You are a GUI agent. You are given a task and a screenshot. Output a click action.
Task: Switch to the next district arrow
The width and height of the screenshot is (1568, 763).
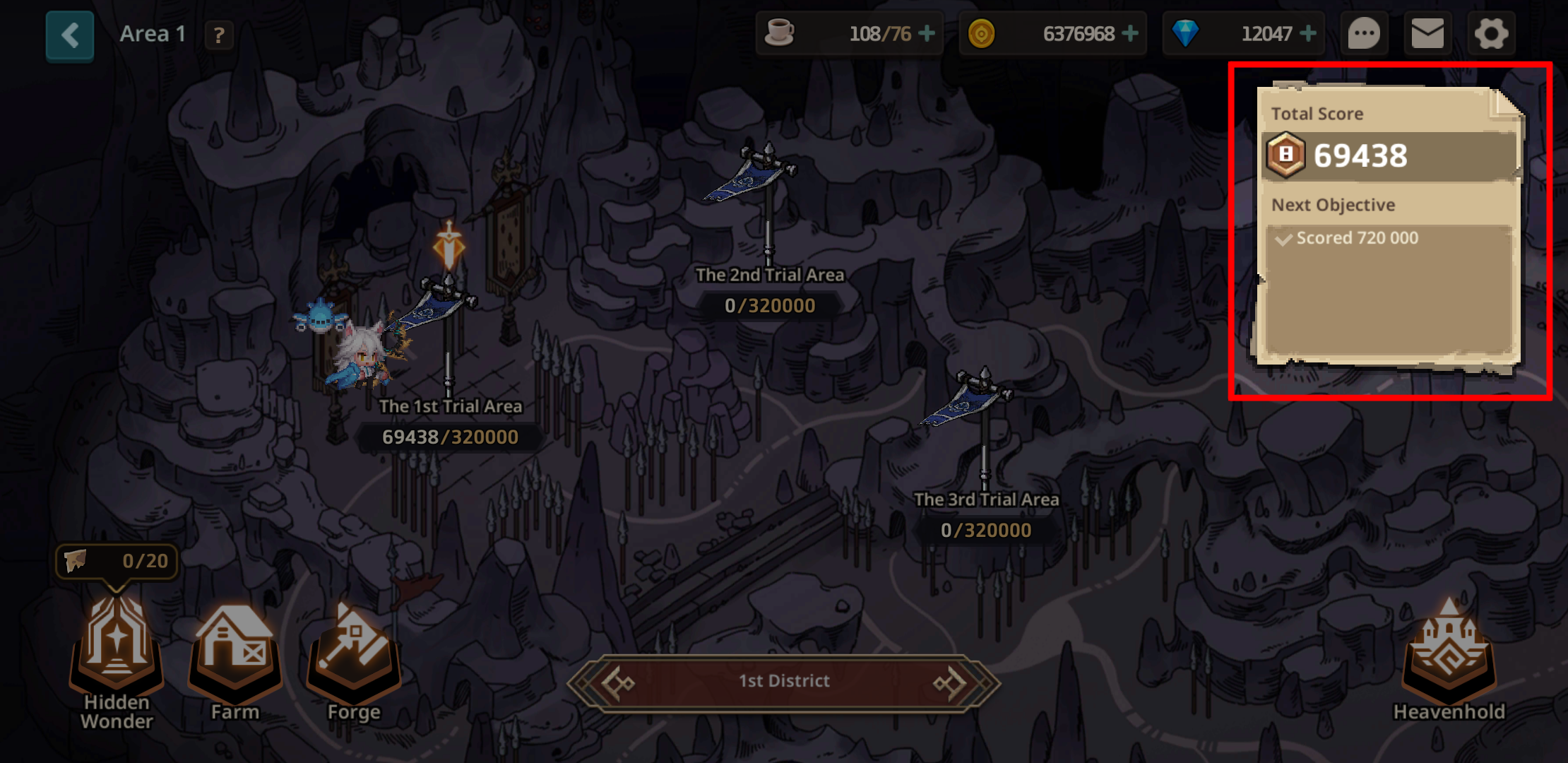click(x=950, y=682)
